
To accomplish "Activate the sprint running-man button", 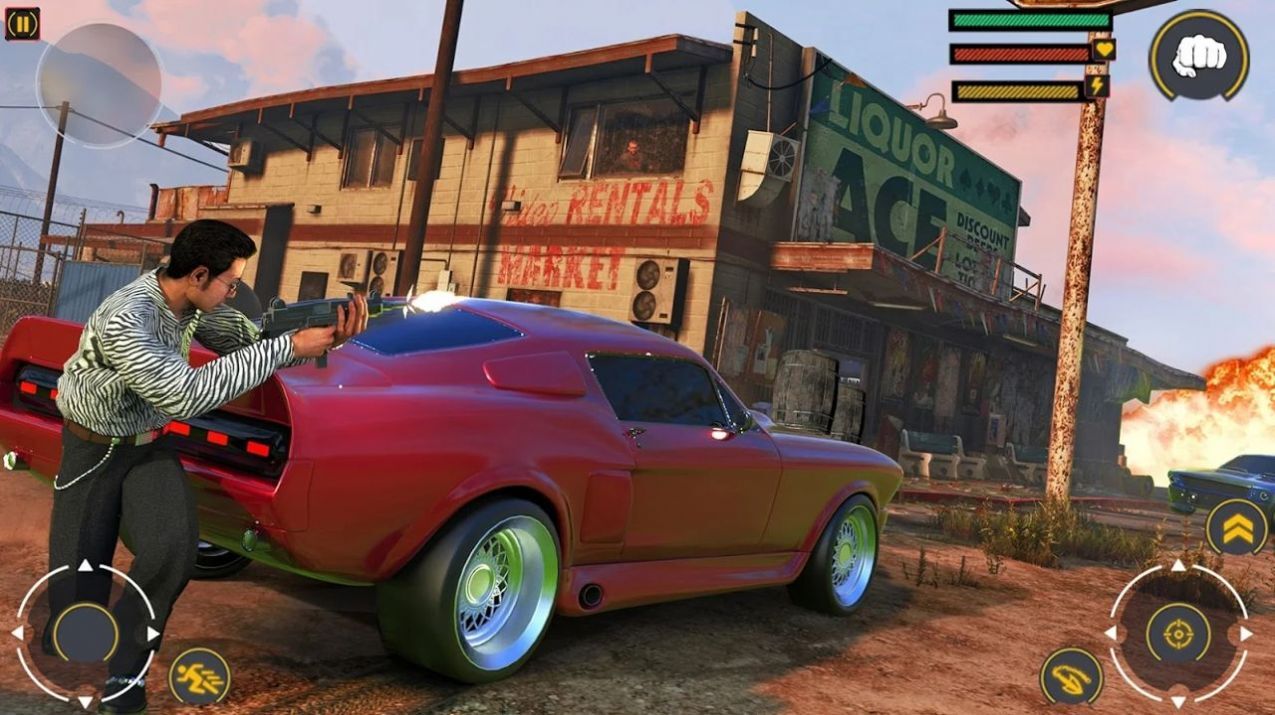I will (x=199, y=676).
